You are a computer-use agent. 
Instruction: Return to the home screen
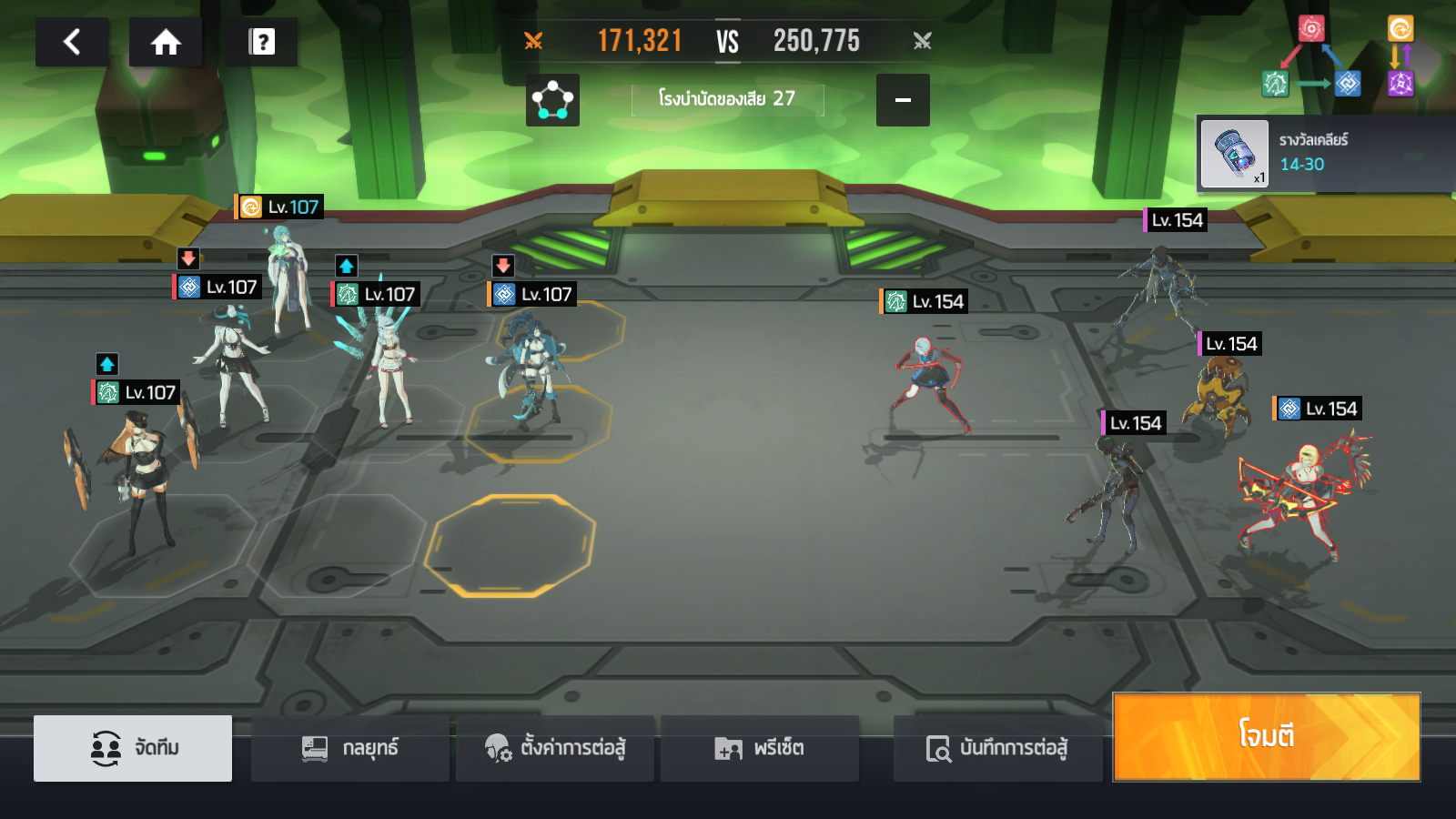166,42
